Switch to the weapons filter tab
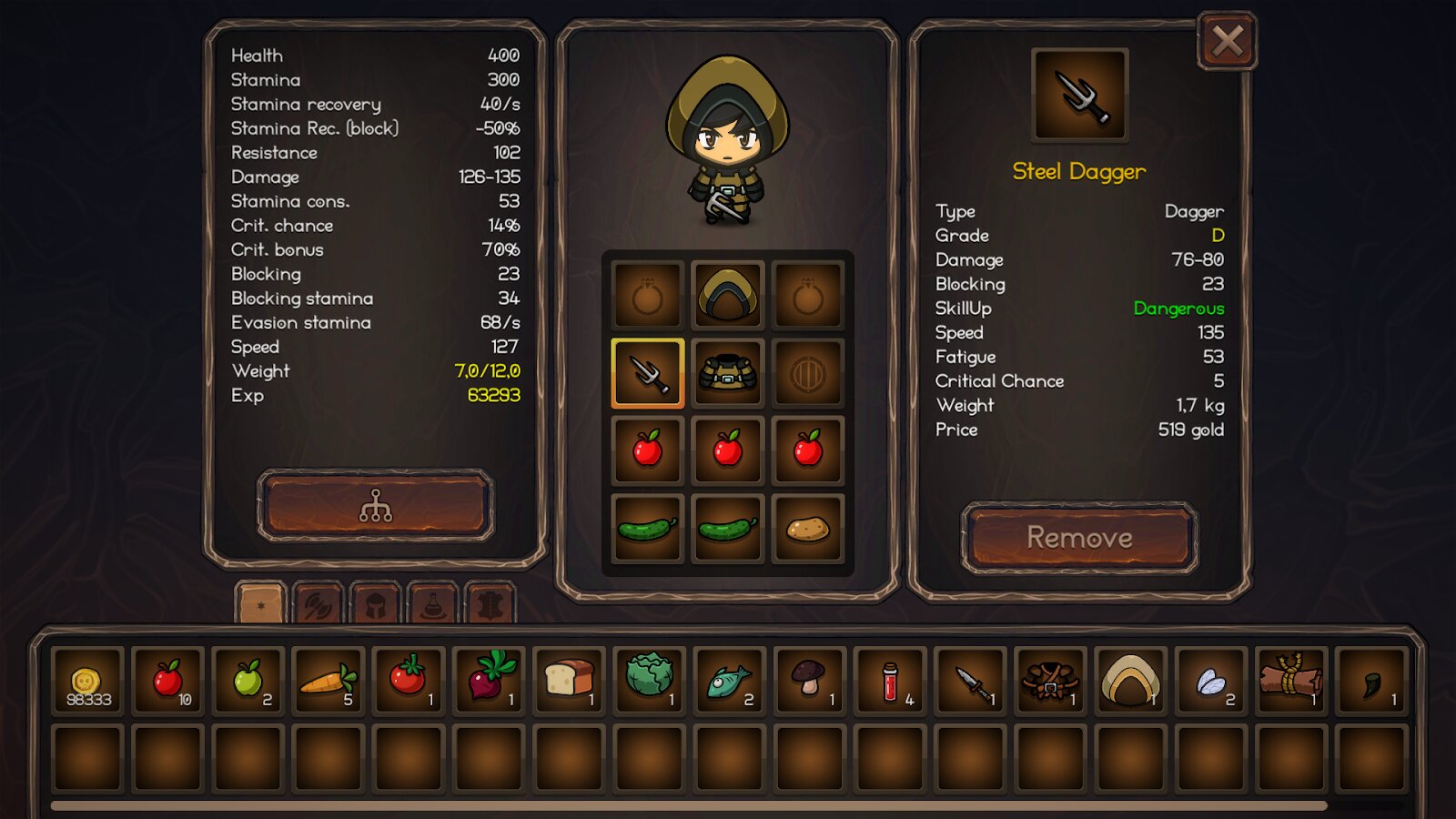The height and width of the screenshot is (819, 1456). pyautogui.click(x=318, y=603)
